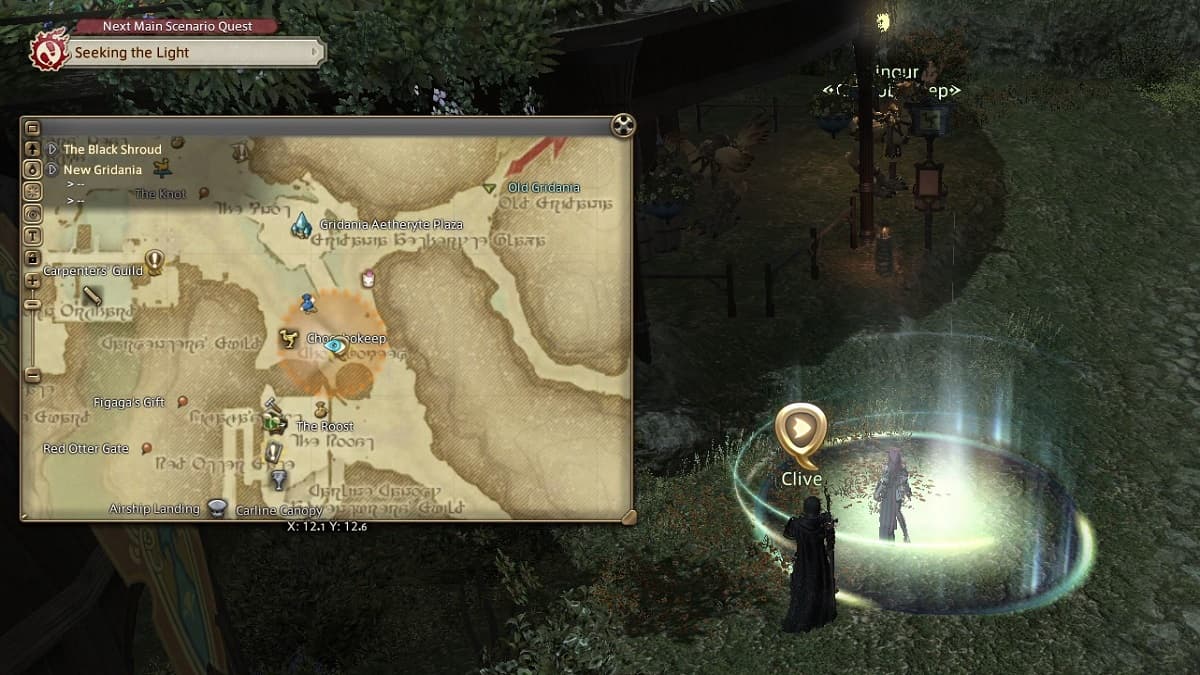Zoom in the map with plus button

[32, 282]
